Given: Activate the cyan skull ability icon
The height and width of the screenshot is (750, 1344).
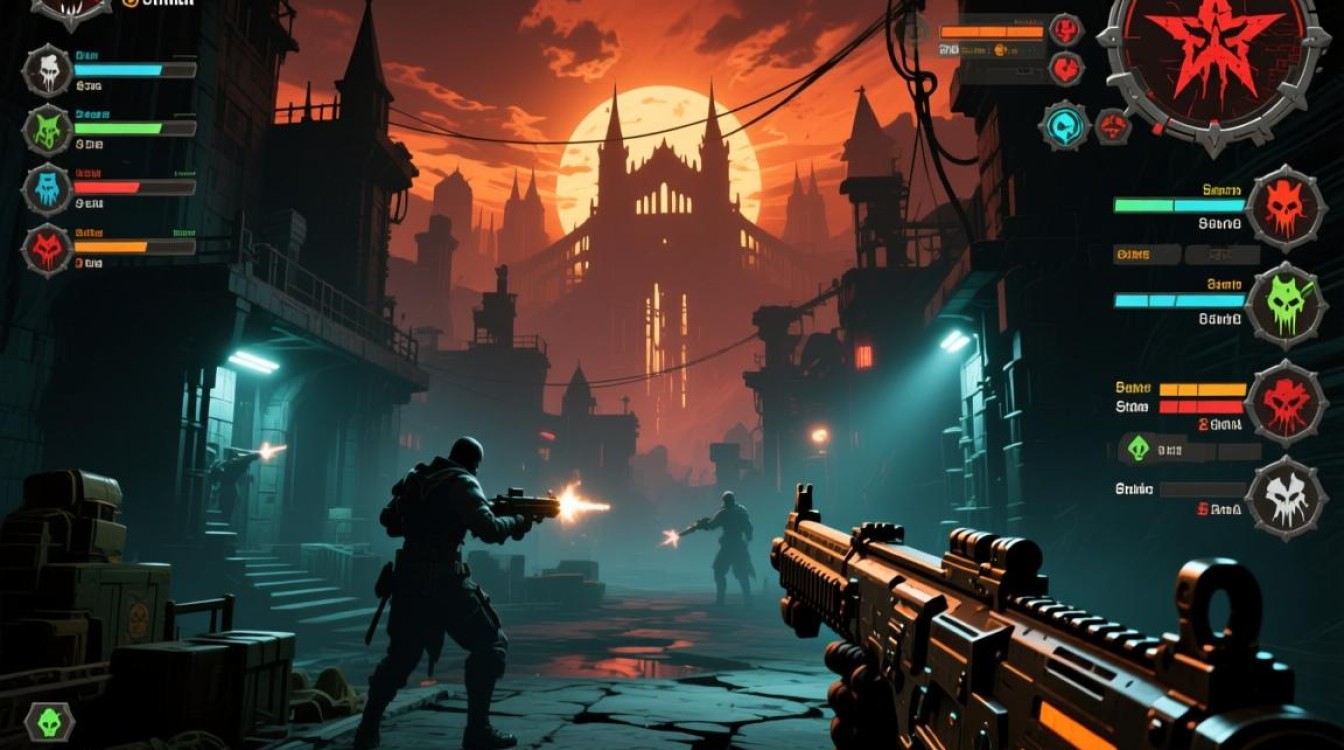Looking at the screenshot, I should coord(1064,127).
